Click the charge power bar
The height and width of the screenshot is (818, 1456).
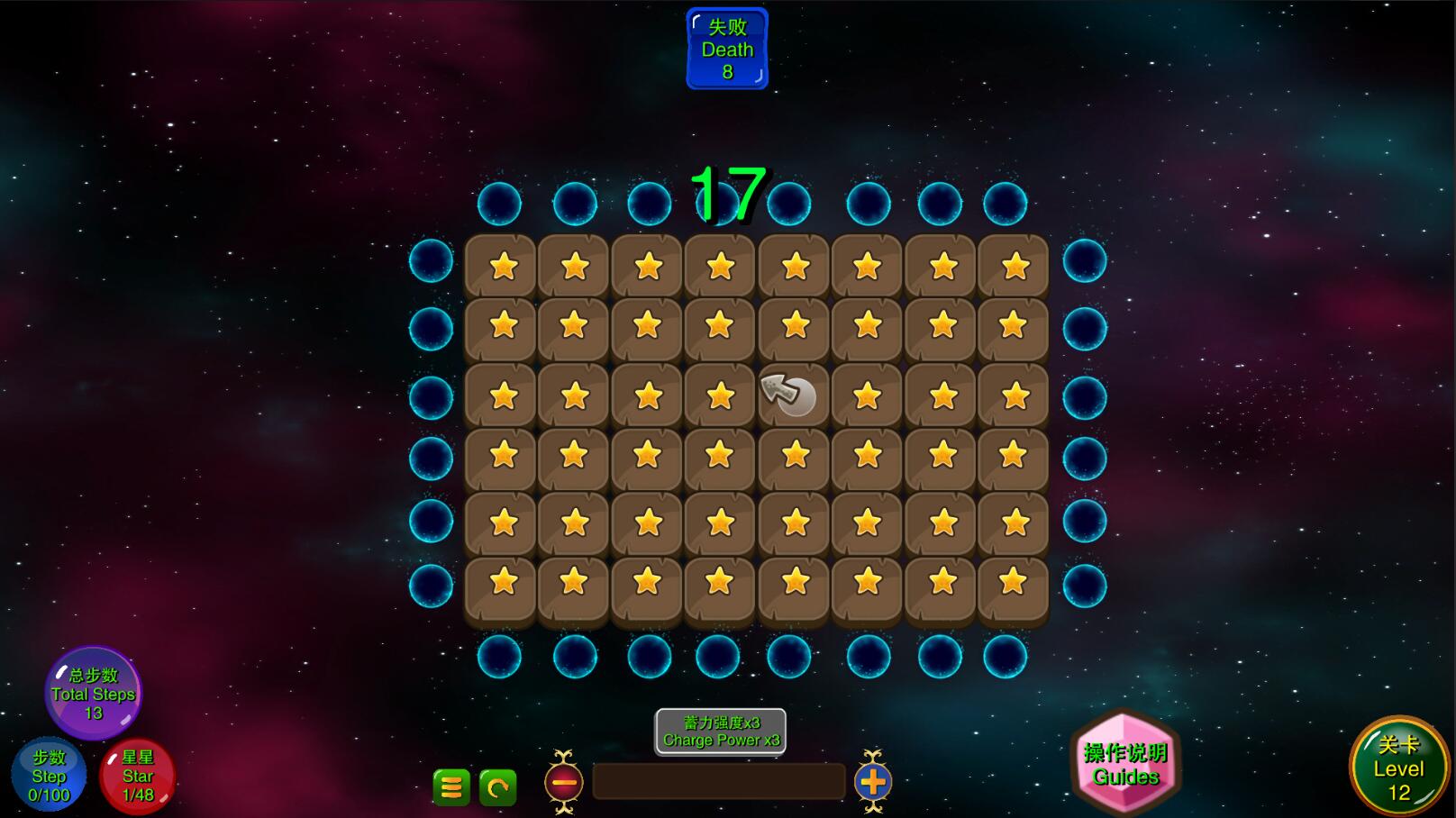pos(718,782)
